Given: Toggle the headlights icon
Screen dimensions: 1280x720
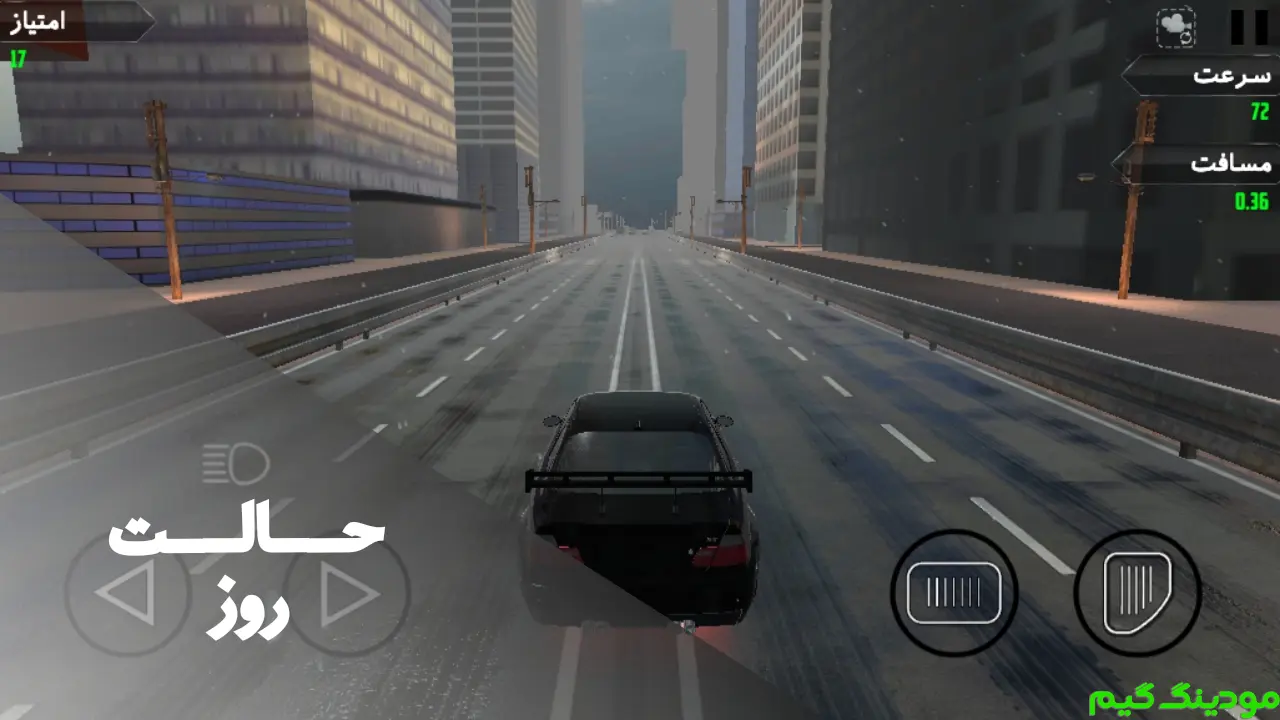Looking at the screenshot, I should [236, 465].
